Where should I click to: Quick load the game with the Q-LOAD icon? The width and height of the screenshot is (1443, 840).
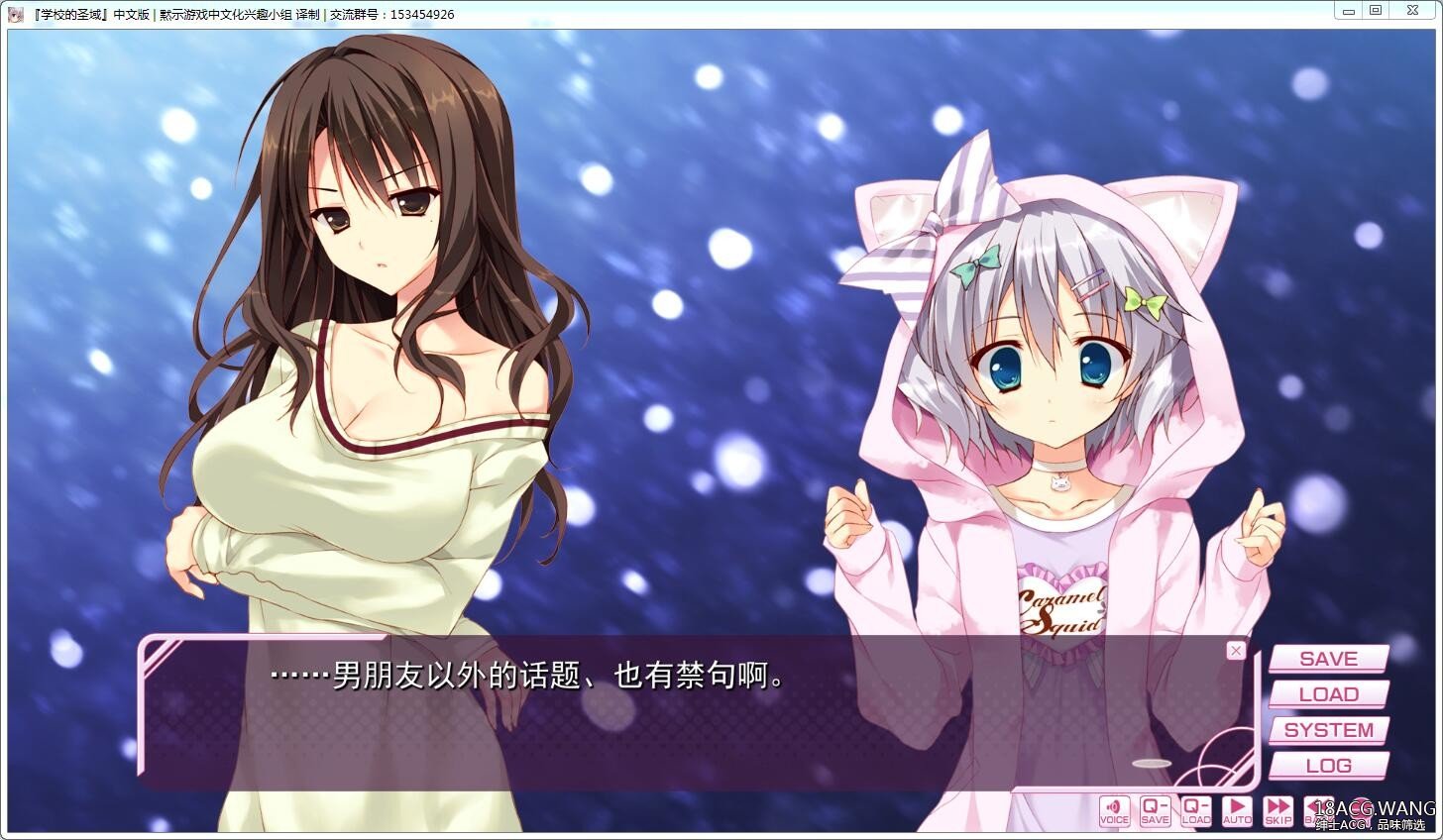coord(1196,810)
